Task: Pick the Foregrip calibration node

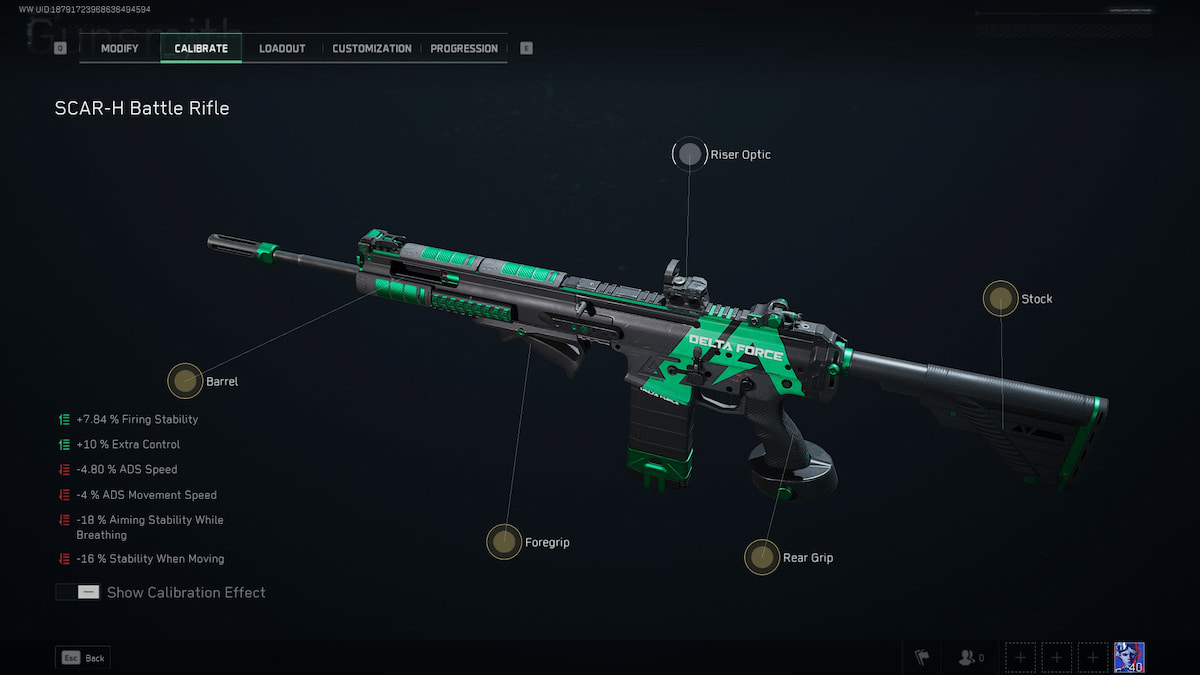Action: (504, 542)
